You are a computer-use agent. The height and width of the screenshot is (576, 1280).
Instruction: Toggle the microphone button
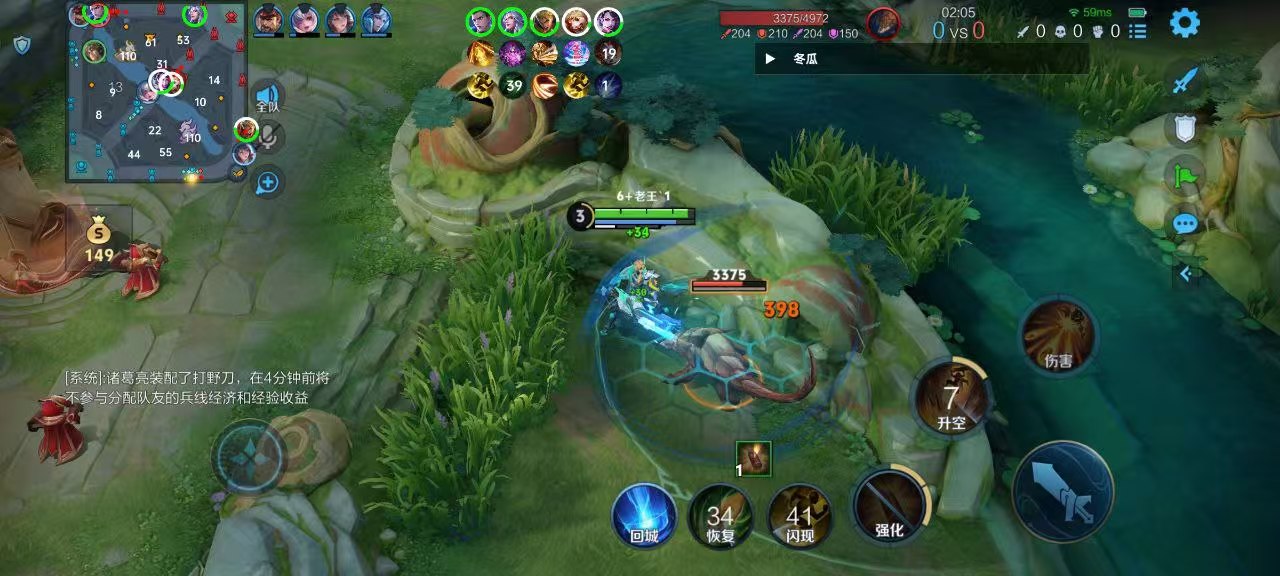coord(268,138)
